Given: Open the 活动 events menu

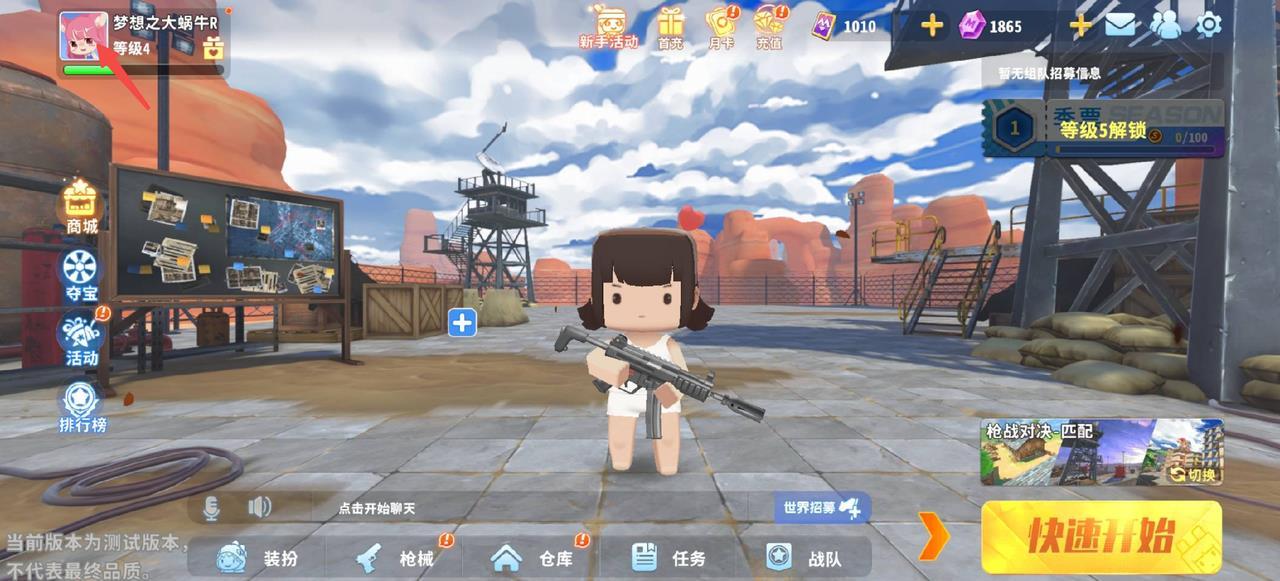Looking at the screenshot, I should click(x=81, y=339).
